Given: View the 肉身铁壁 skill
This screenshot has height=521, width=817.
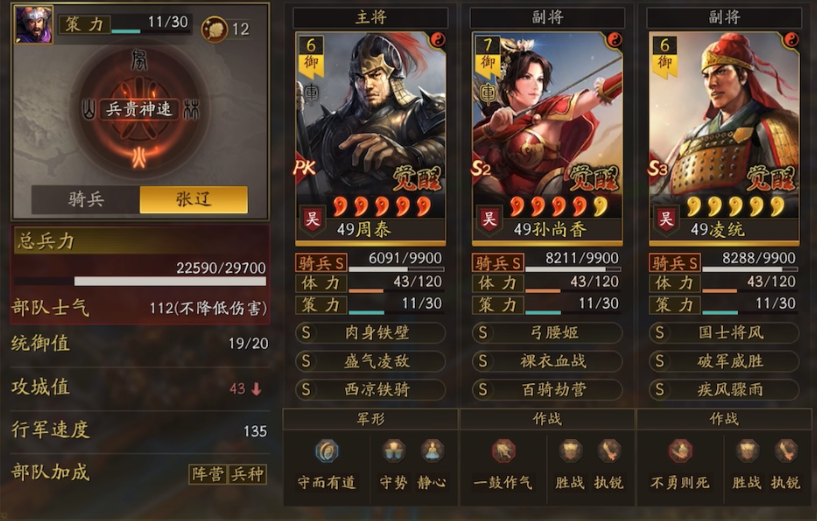Looking at the screenshot, I should coord(370,333).
